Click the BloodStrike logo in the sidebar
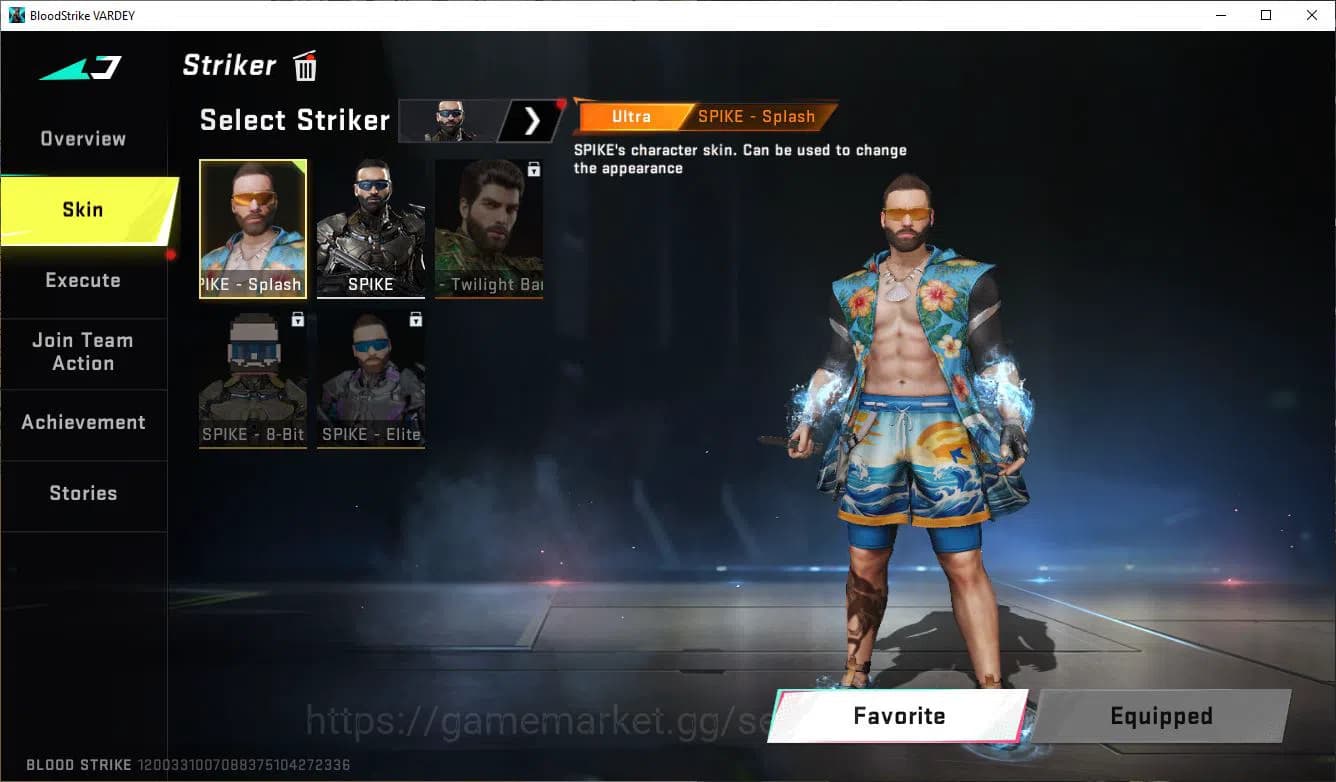The image size is (1336, 782). pyautogui.click(x=78, y=66)
